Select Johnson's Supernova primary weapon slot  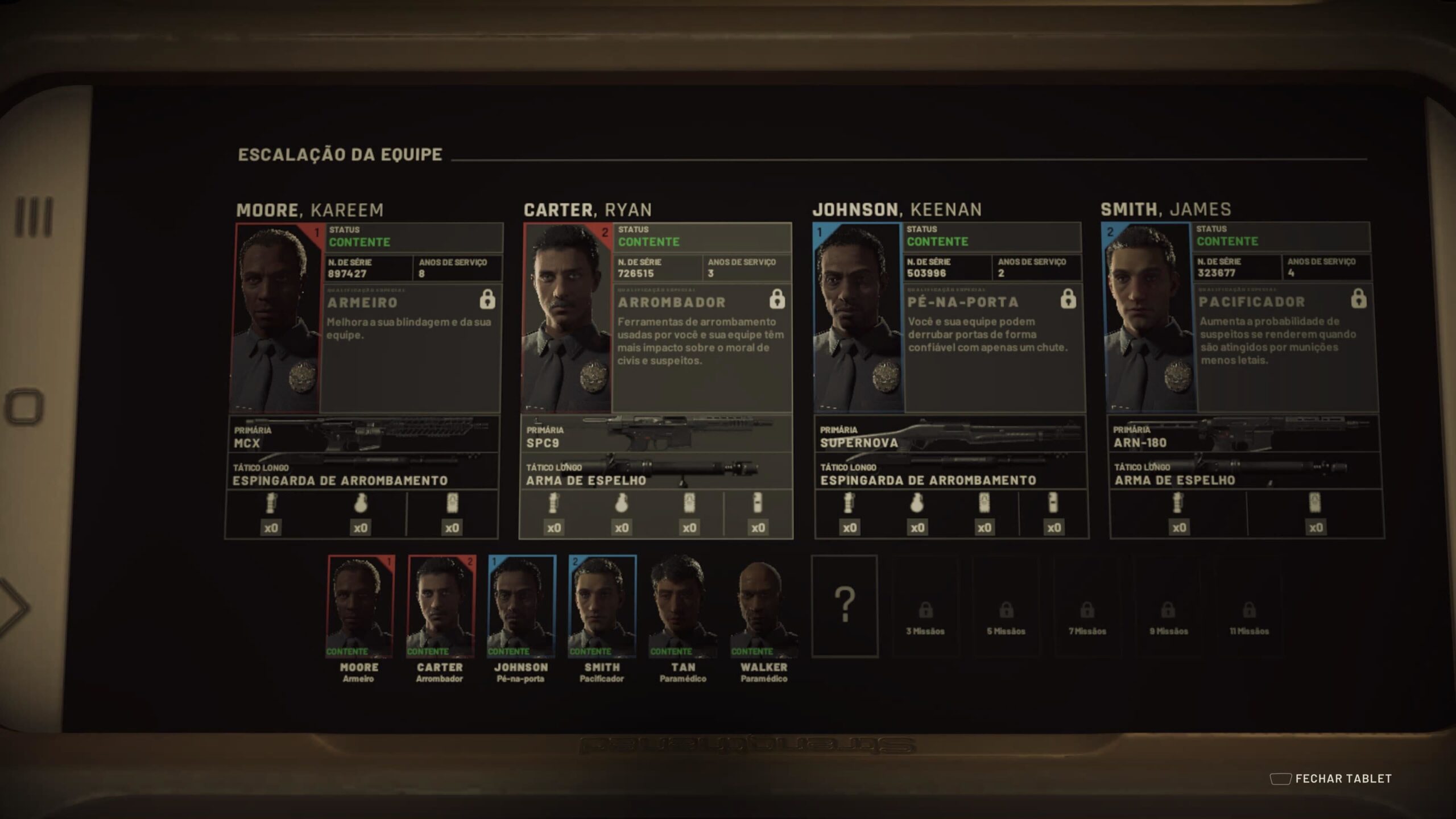[950, 435]
